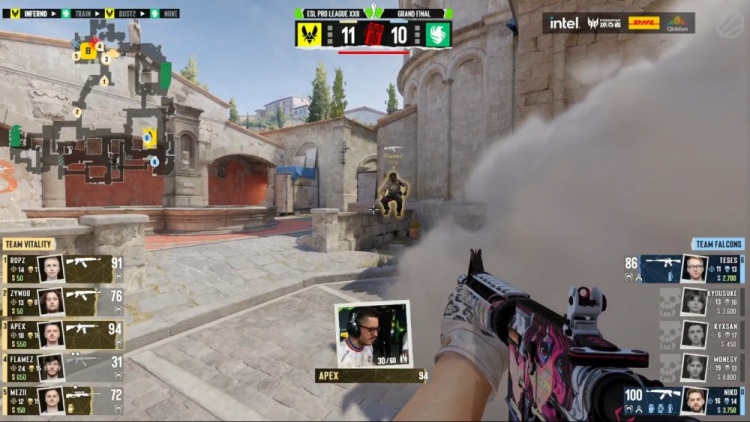Viewport: 750px width, 422px height.
Task: Open the APEX player webcam feed
Action: click(372, 335)
